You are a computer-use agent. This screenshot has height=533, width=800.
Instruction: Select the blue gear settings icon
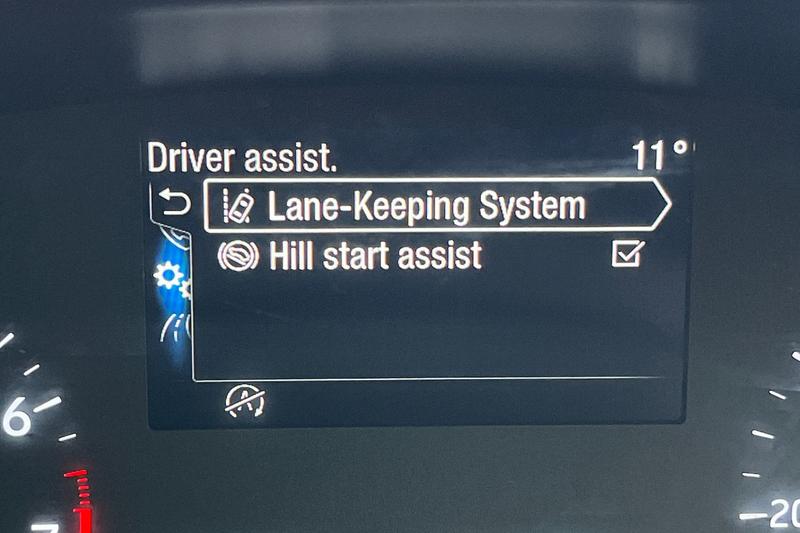pos(166,276)
